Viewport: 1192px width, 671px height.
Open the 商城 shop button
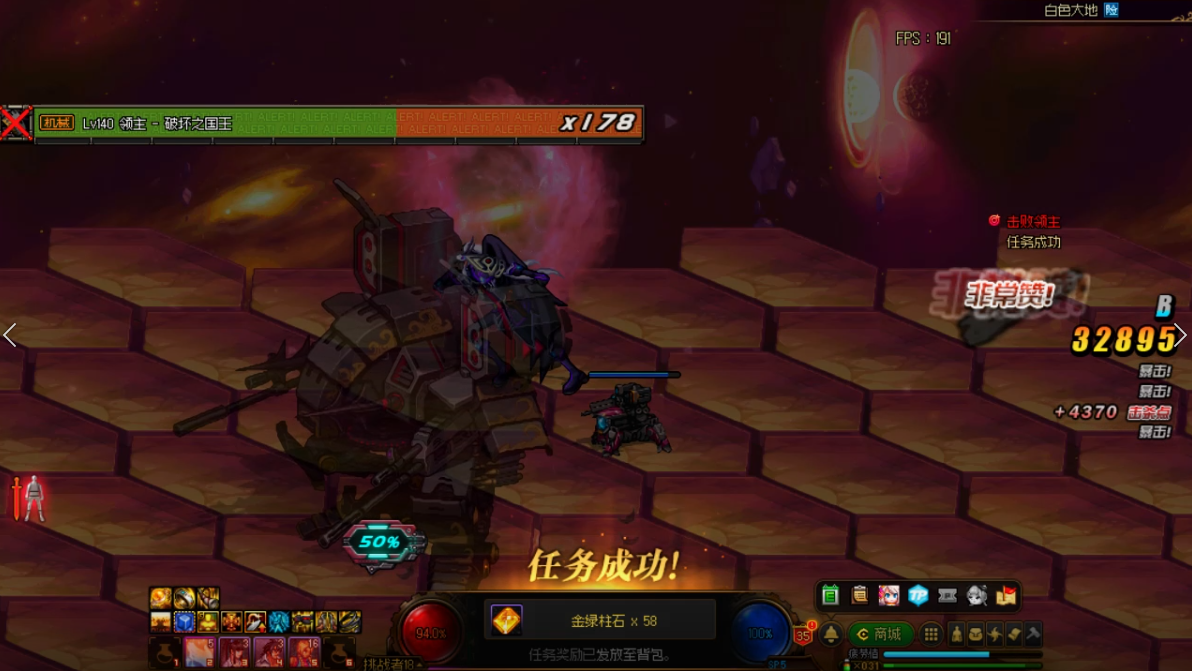879,634
